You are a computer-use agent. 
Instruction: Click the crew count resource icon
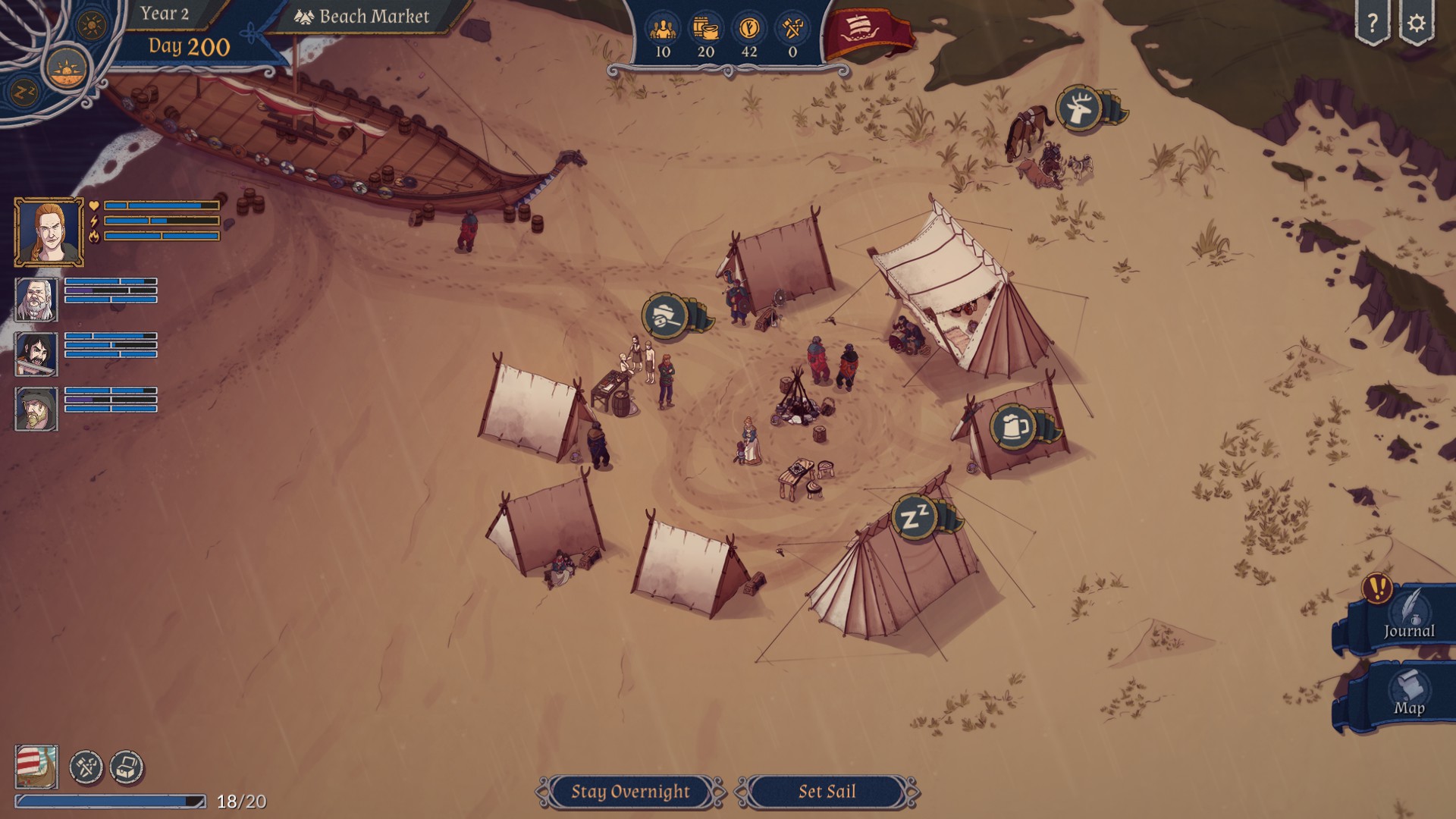[663, 30]
